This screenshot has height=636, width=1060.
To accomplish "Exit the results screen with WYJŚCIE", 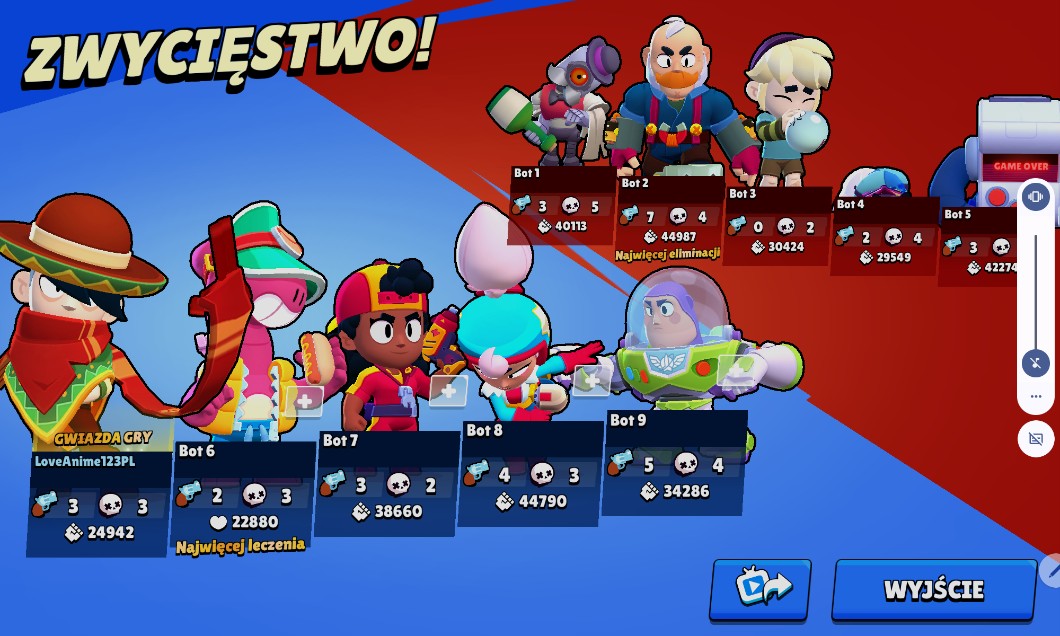I will coord(934,589).
